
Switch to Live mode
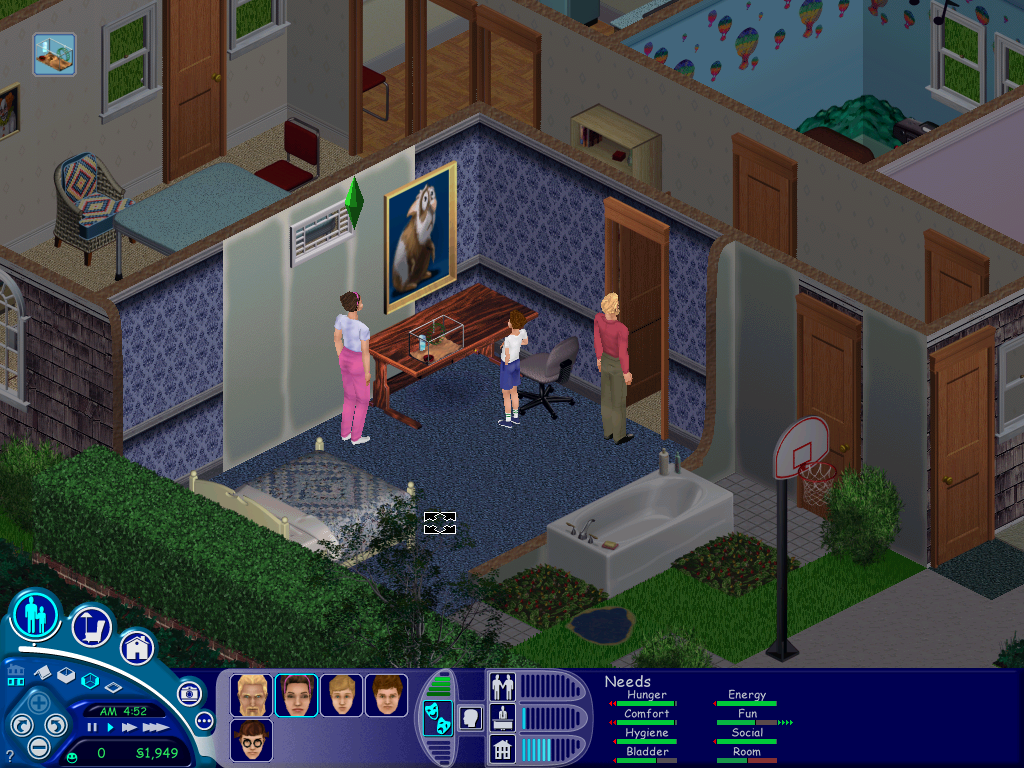36,613
